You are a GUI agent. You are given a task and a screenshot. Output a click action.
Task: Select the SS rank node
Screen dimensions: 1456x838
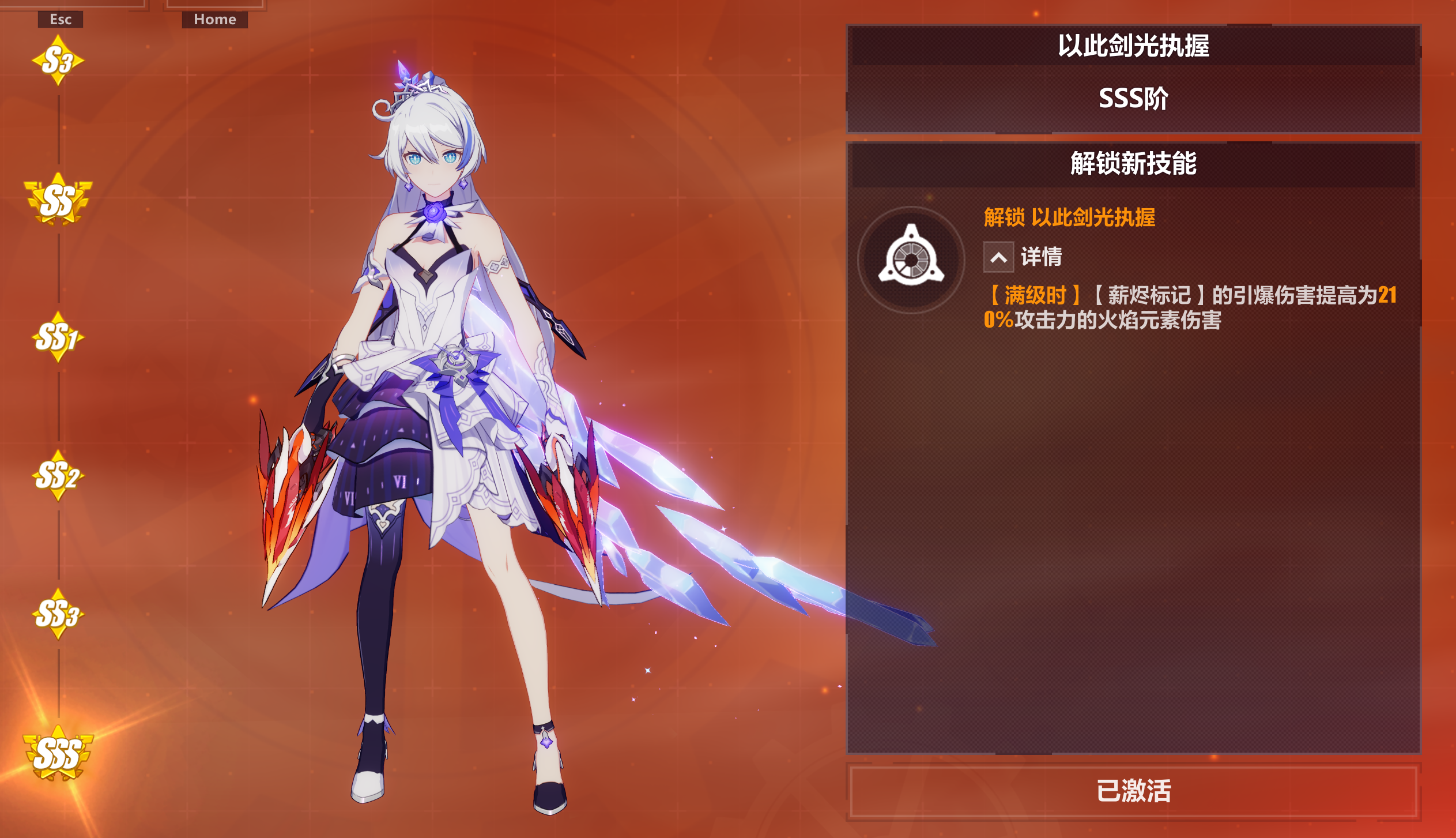[x=58, y=200]
